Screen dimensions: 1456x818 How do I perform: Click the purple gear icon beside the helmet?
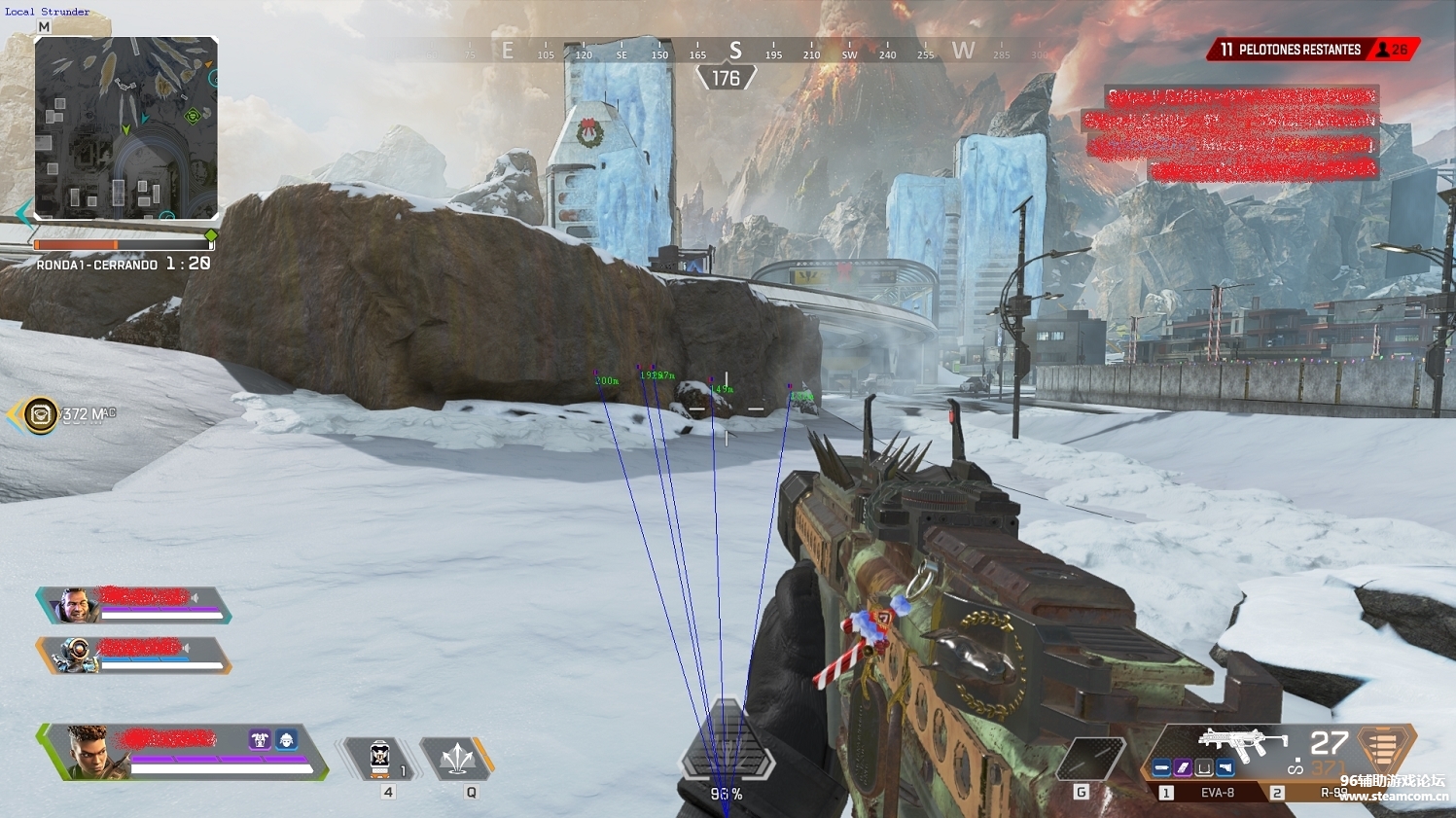[259, 740]
